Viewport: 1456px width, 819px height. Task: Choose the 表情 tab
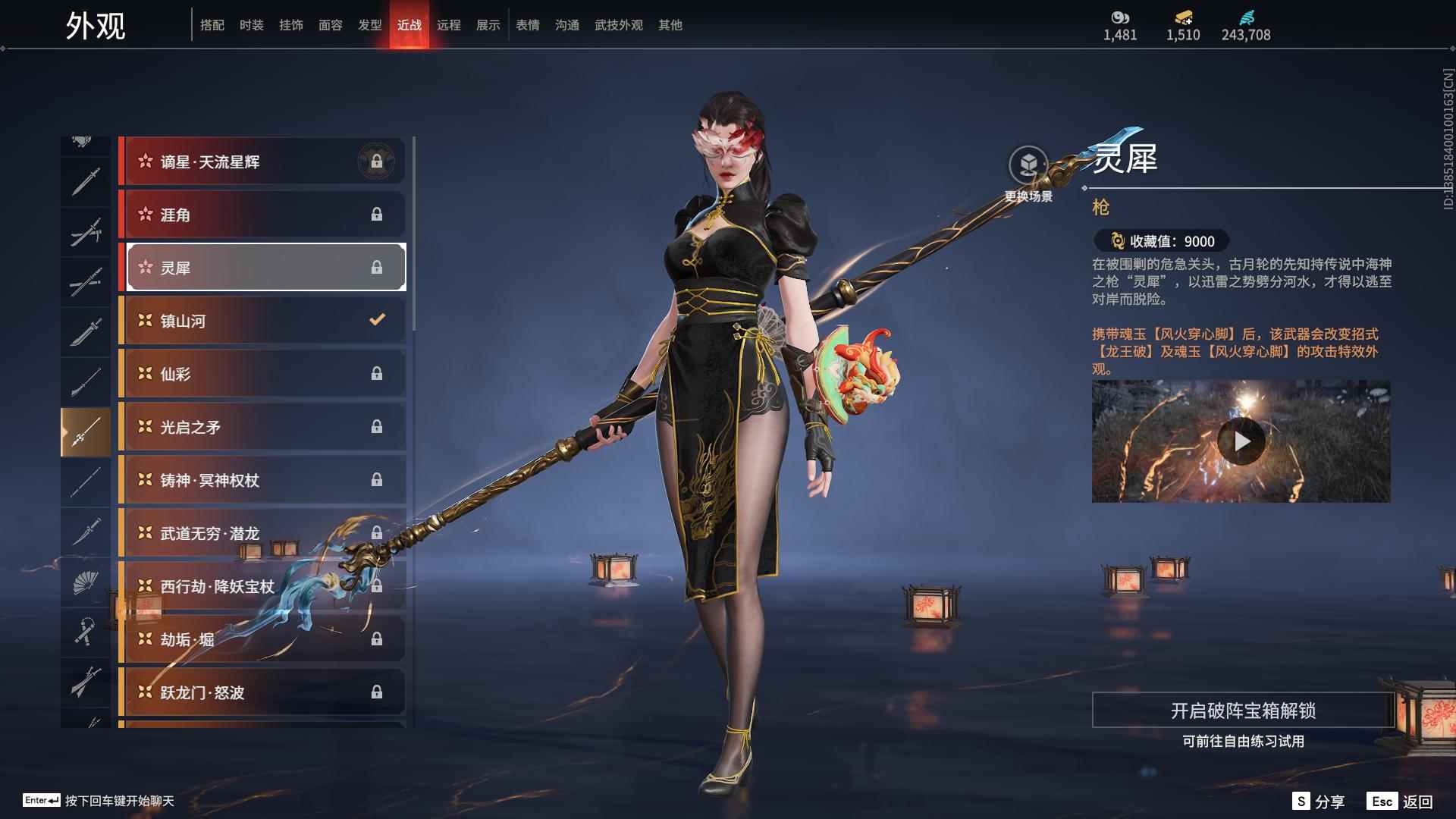point(527,25)
